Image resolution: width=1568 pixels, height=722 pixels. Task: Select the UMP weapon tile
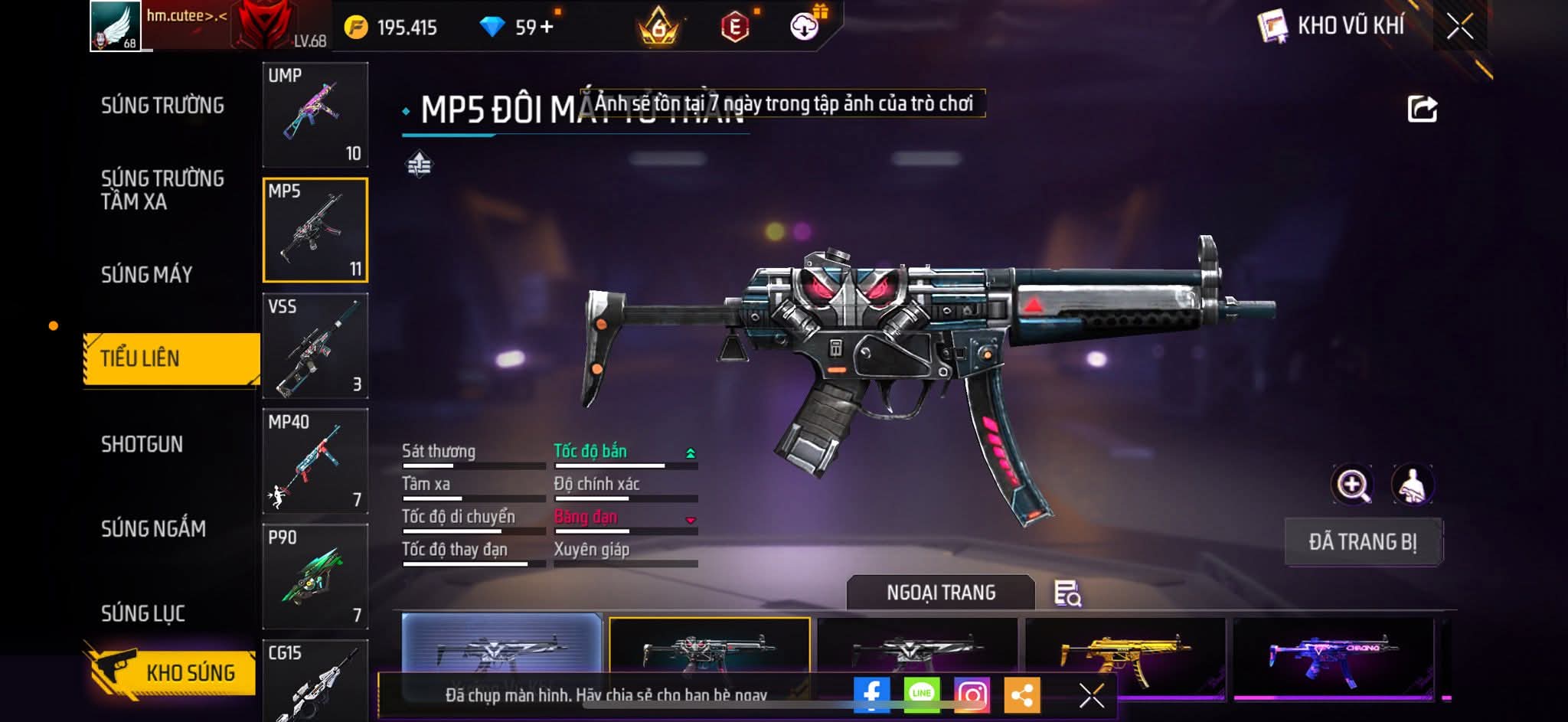point(315,115)
